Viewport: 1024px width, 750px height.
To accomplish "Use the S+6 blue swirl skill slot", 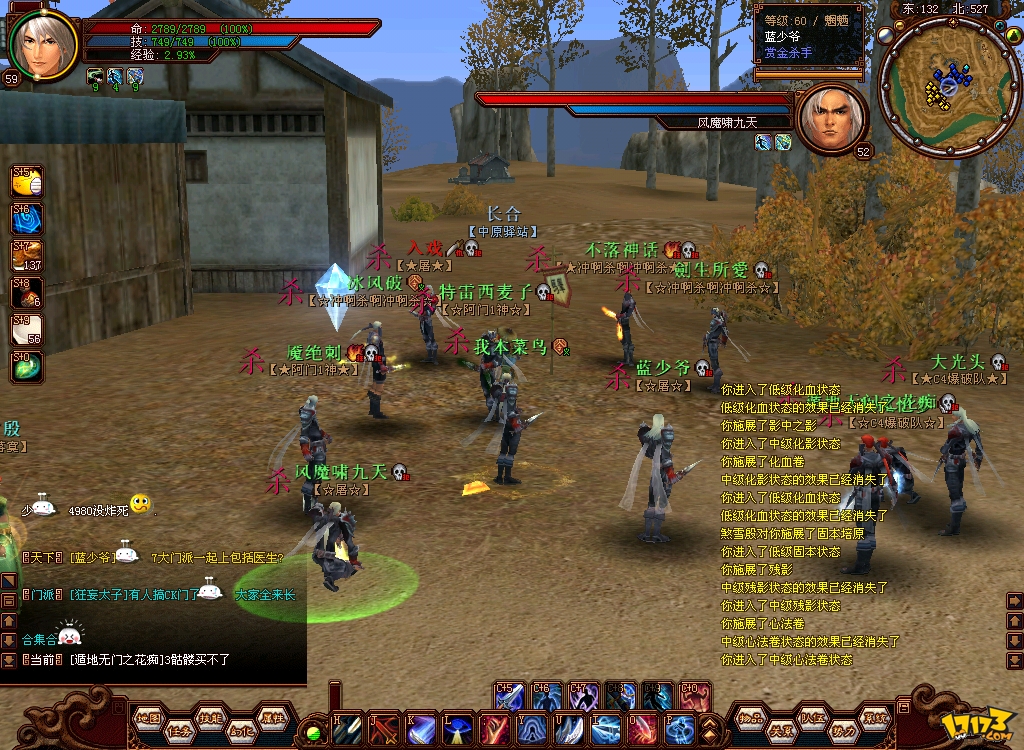I will (x=27, y=218).
